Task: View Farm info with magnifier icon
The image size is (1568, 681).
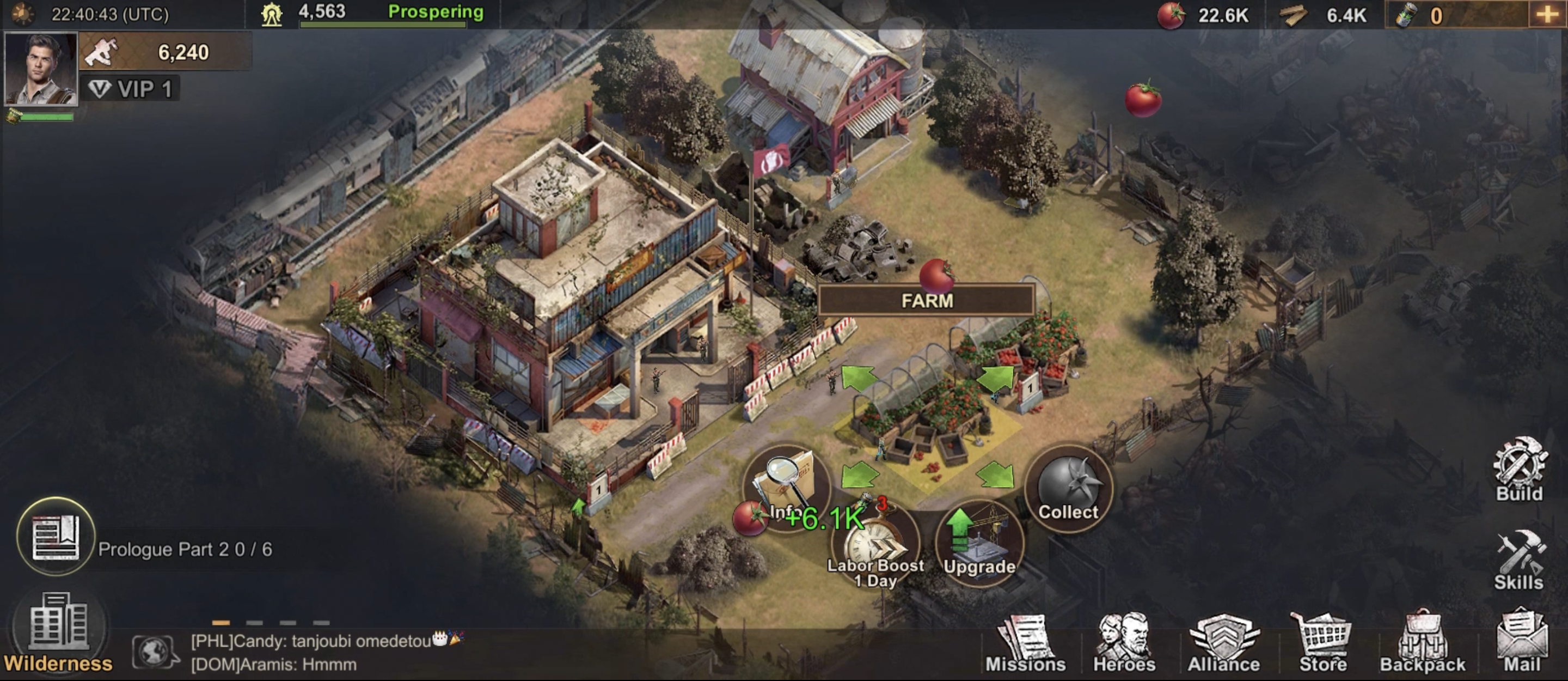Action: click(786, 486)
